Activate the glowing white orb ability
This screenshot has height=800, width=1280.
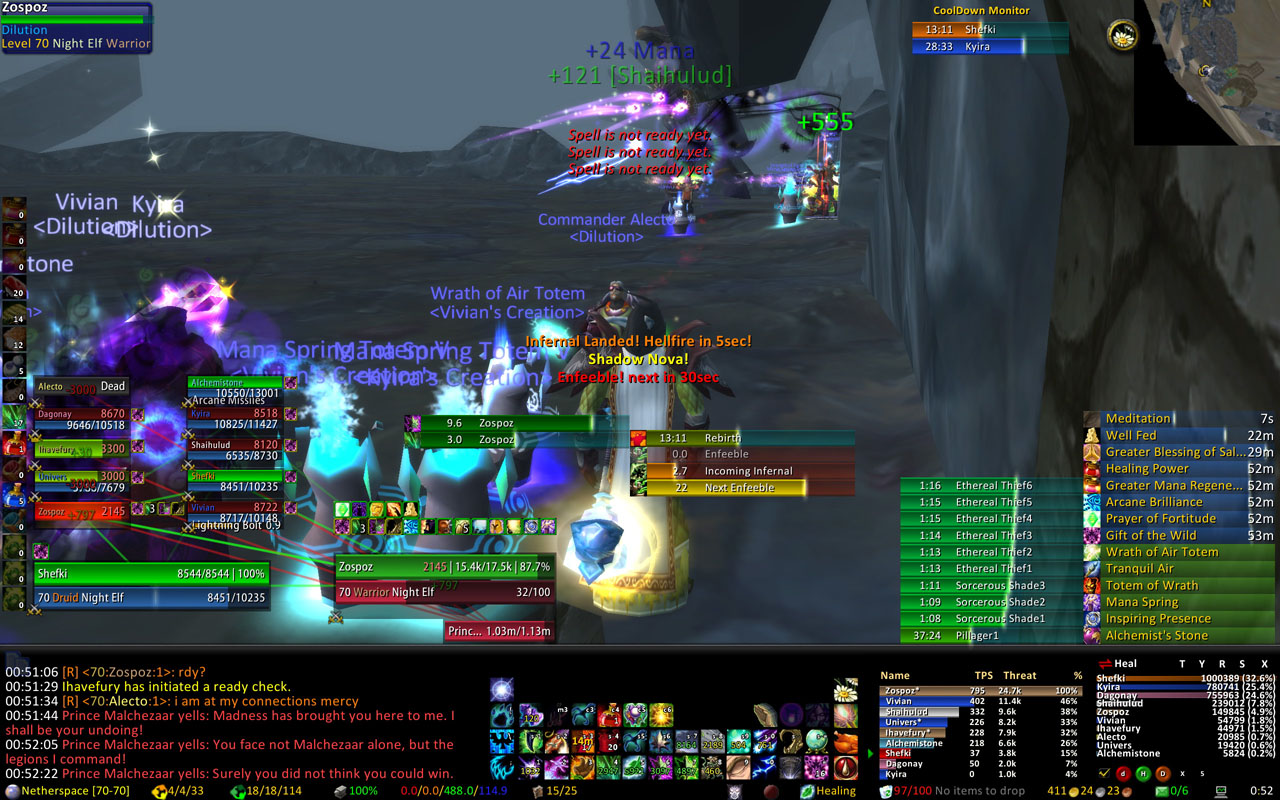502,689
